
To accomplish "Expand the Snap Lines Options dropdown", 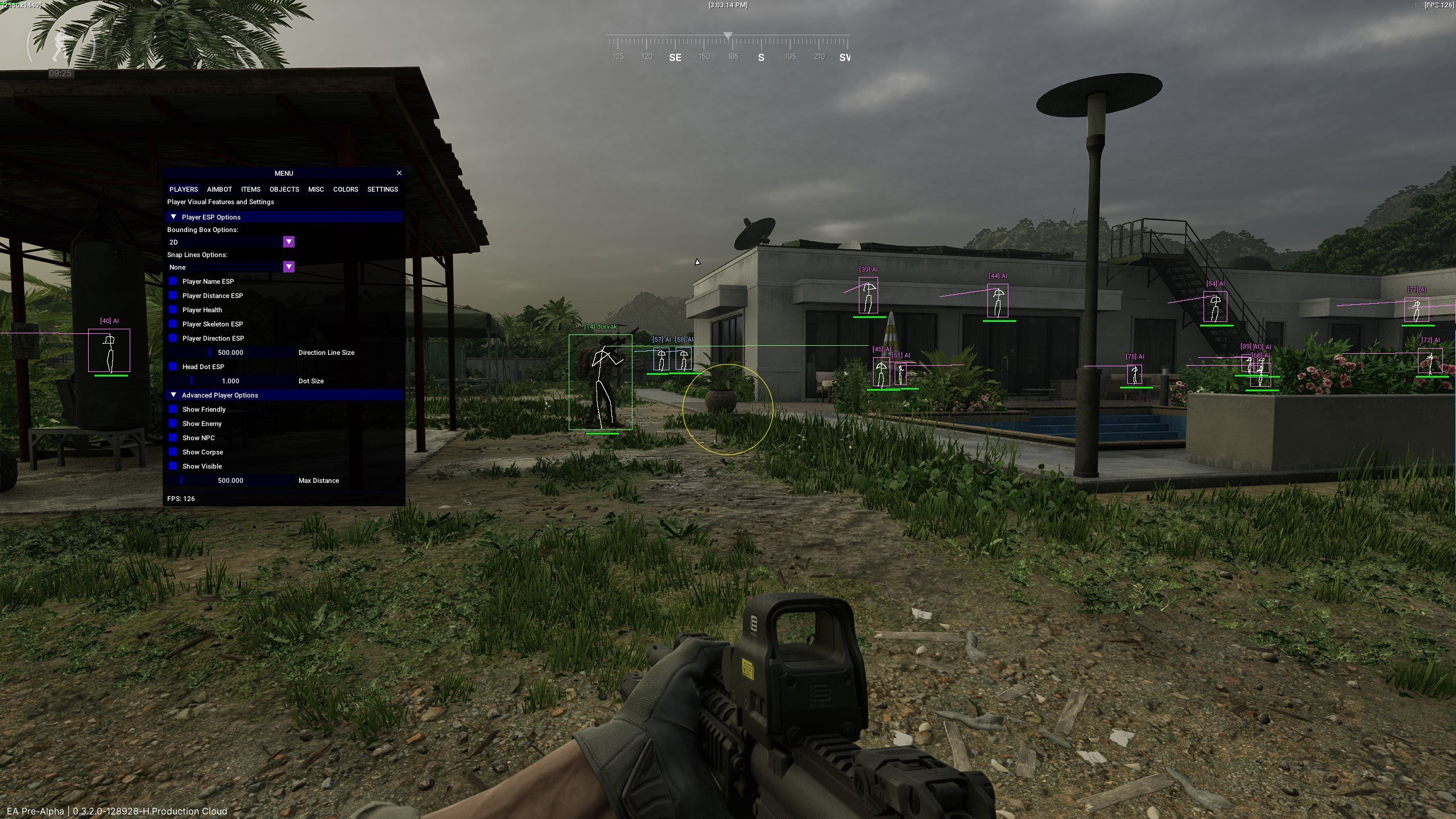I will point(289,267).
